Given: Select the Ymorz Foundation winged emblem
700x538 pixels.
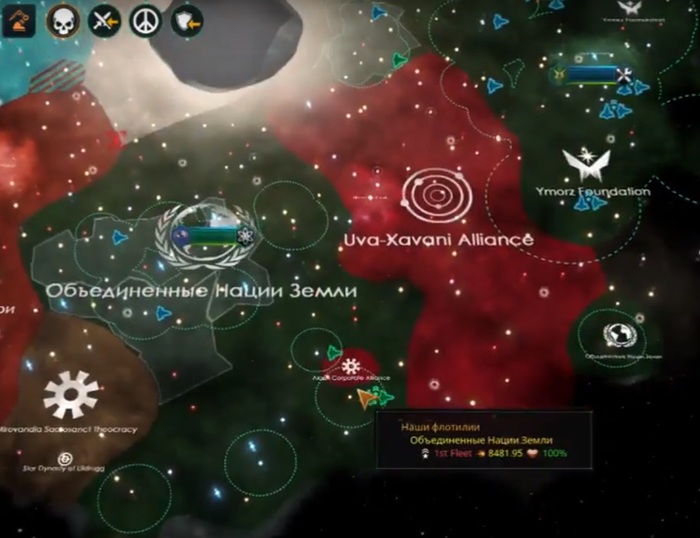Looking at the screenshot, I should coord(586,165).
